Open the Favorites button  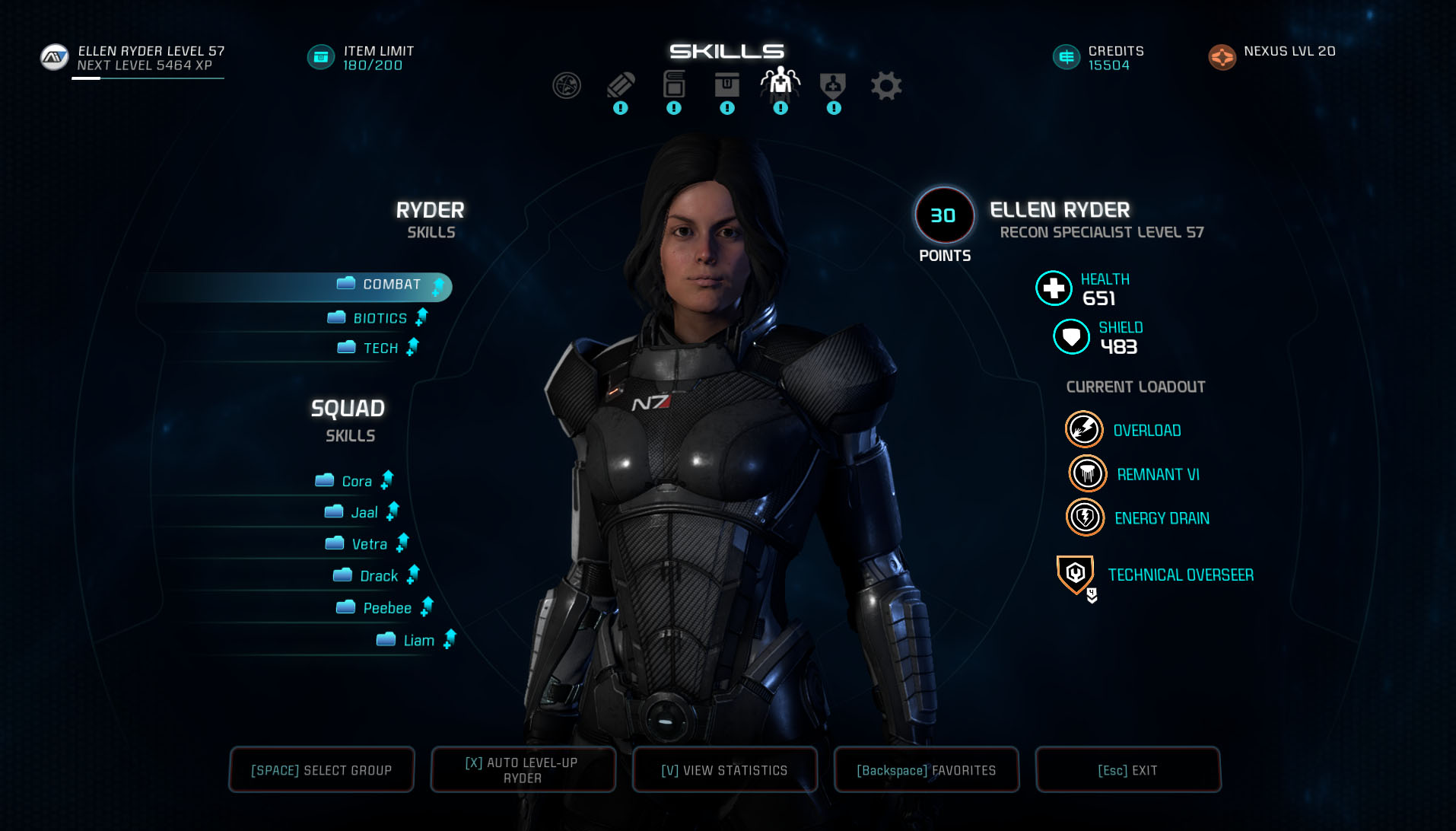tap(926, 770)
